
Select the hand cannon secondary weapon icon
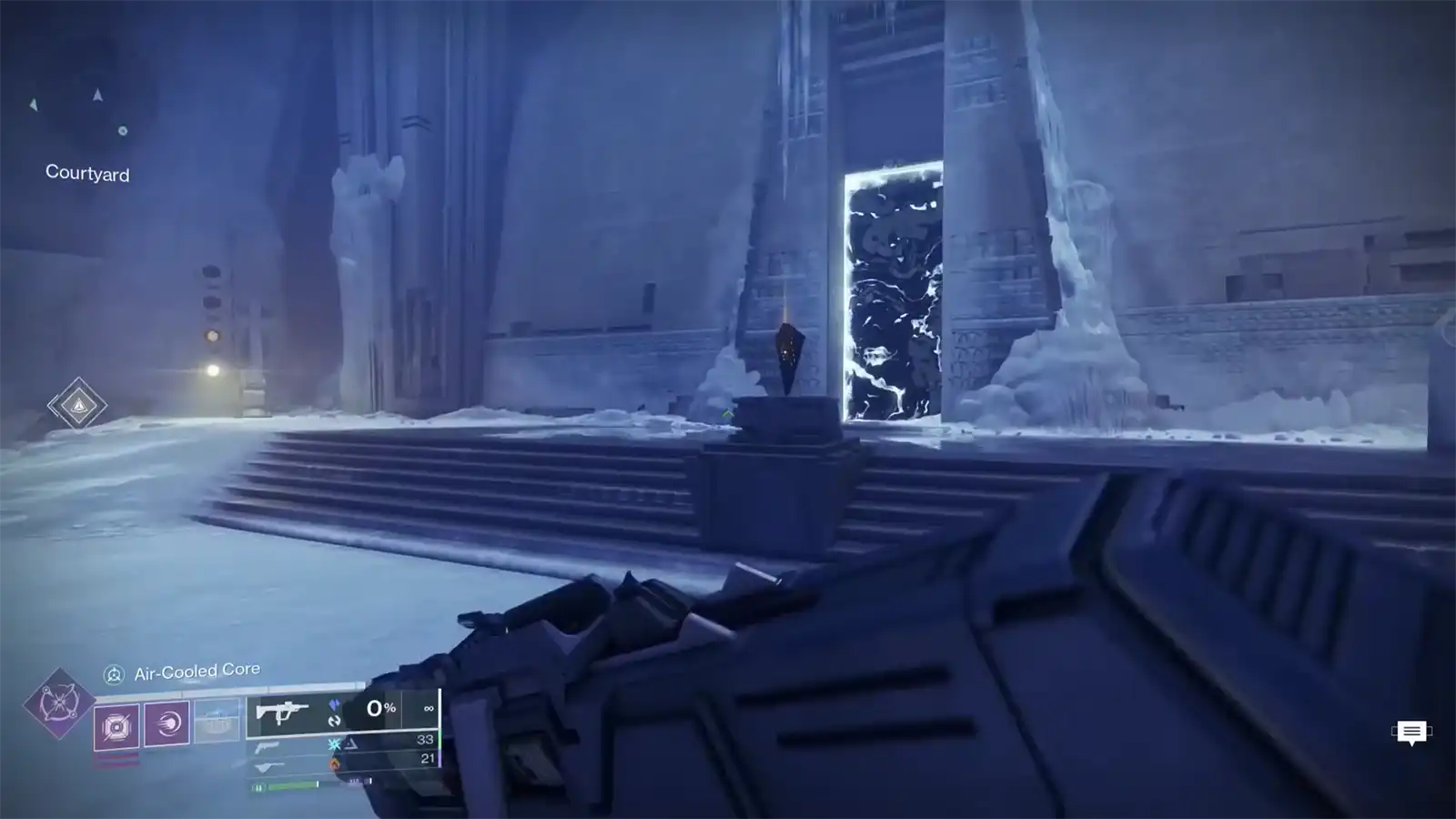pyautogui.click(x=268, y=747)
